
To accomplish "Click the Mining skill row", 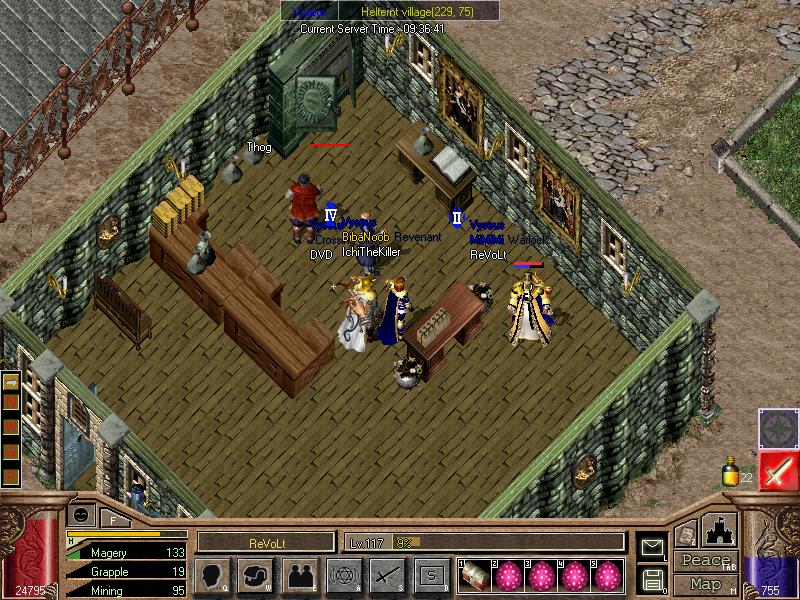I will coord(127,590).
